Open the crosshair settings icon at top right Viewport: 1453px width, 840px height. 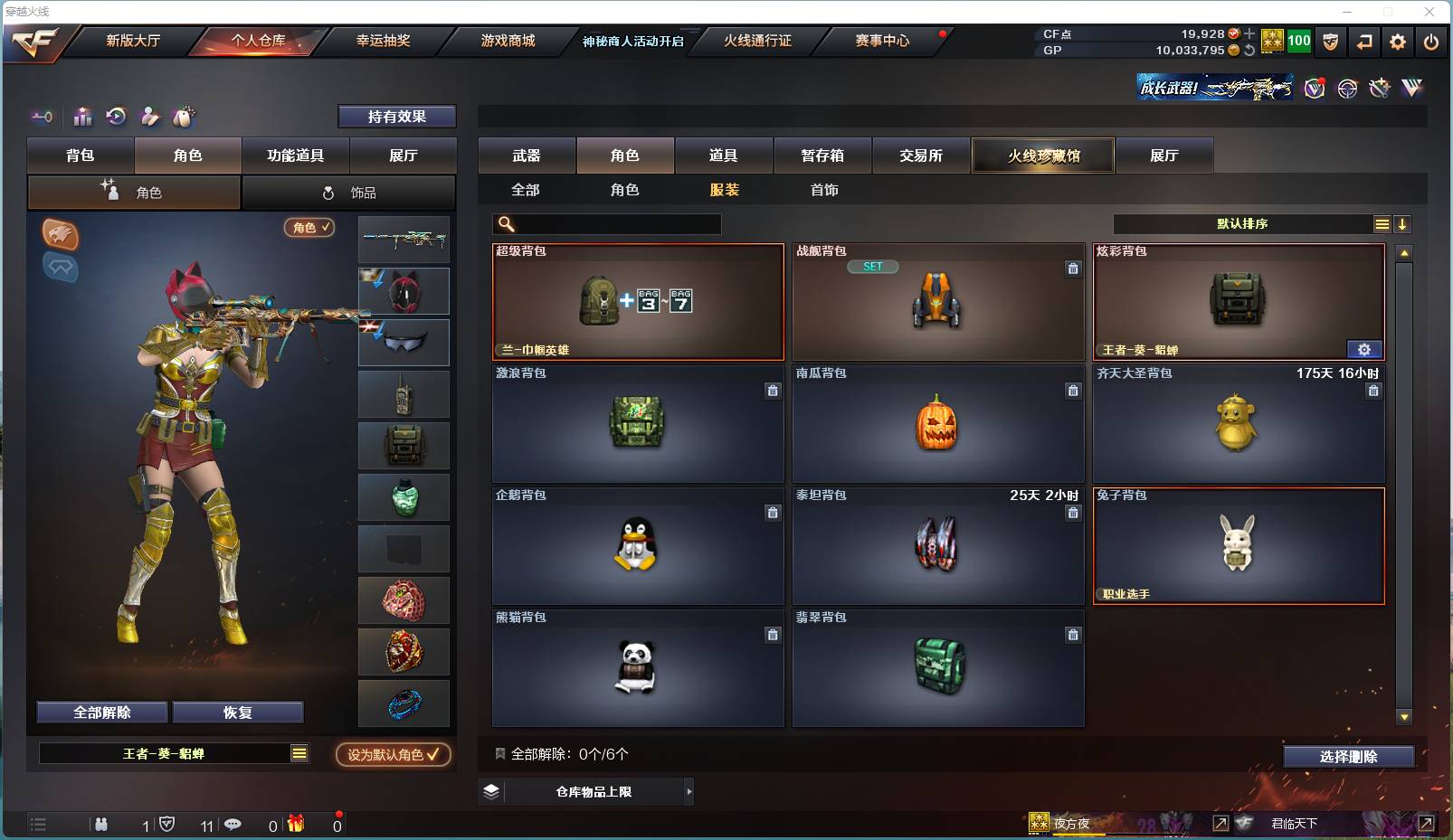[1347, 88]
